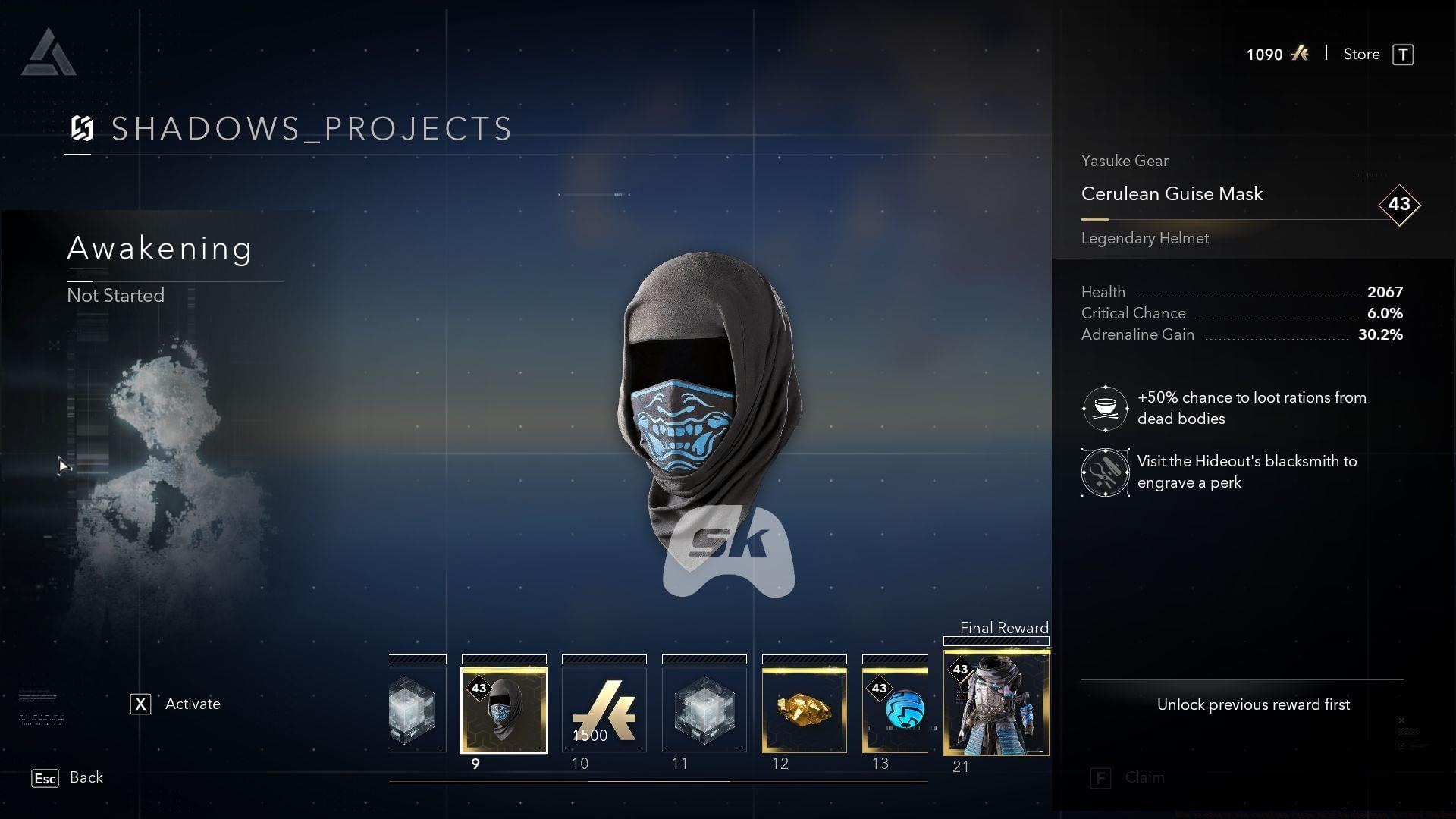1456x819 pixels.
Task: Select the crystal cube reward numbered 11
Action: 704,710
